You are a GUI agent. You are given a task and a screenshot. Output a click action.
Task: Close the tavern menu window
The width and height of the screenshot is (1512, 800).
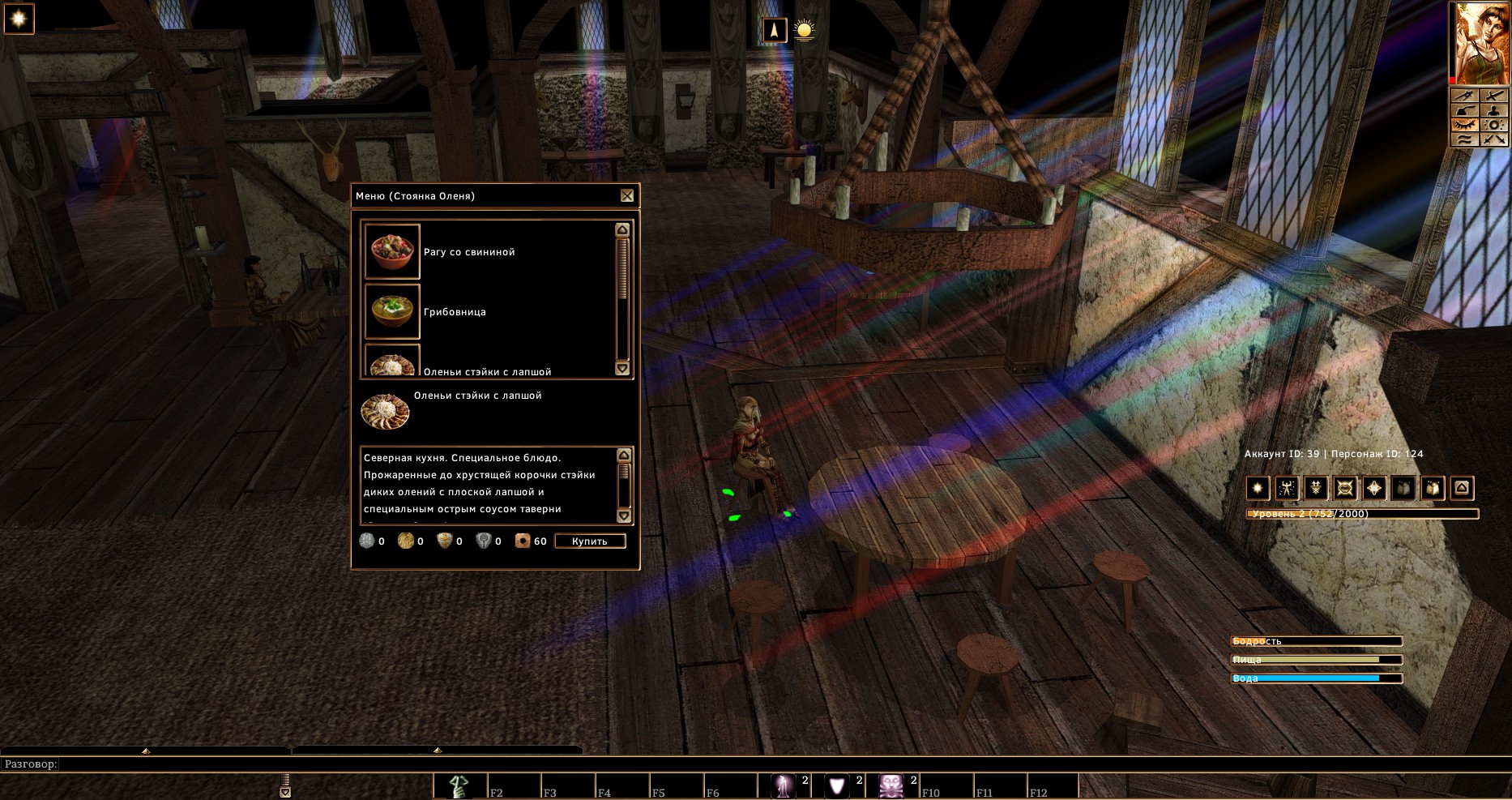(x=627, y=195)
